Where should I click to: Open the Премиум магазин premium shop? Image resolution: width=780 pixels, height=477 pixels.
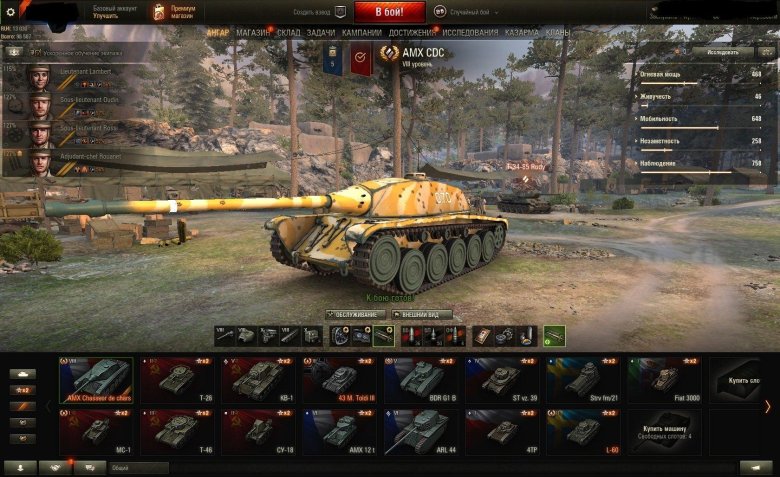(176, 13)
